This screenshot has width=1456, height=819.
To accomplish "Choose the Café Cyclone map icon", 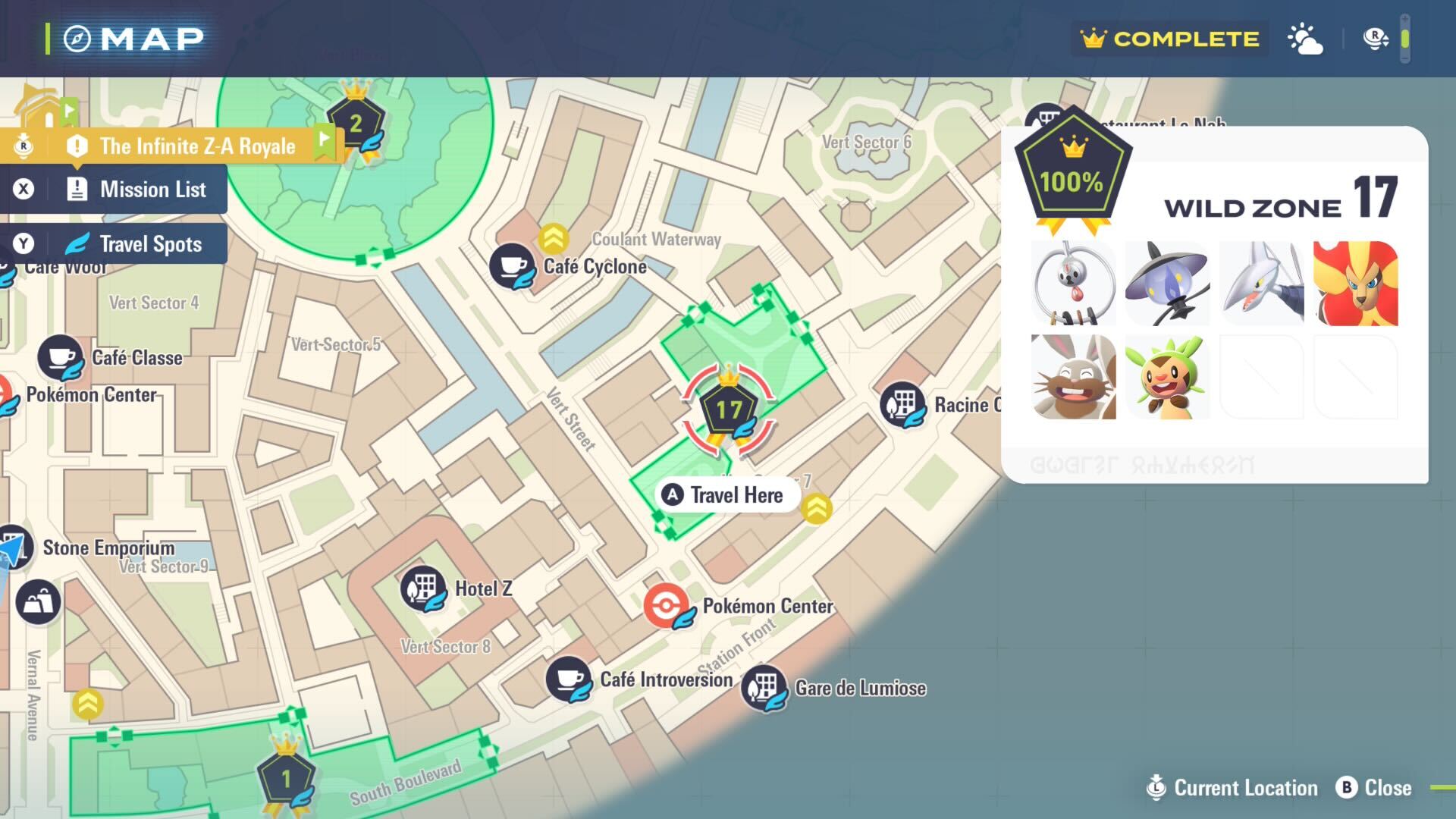I will tap(512, 266).
